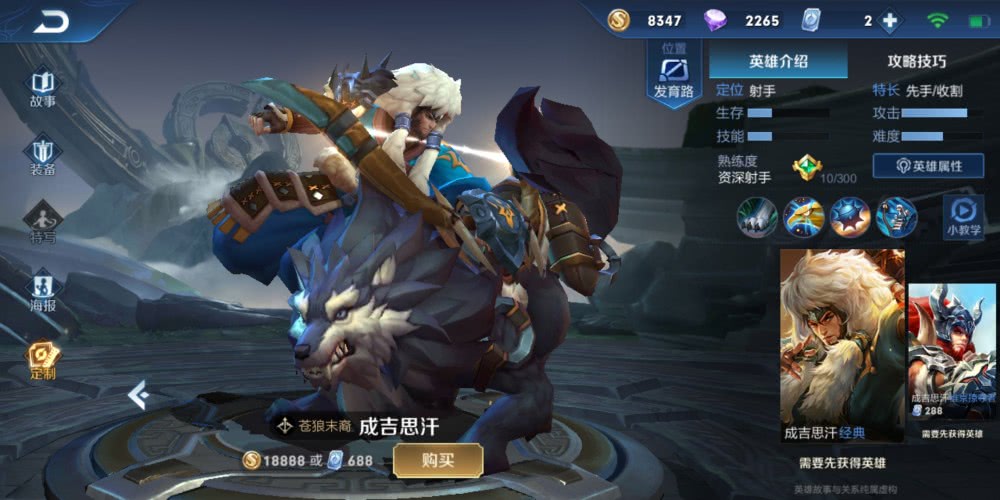
Task: Open the 英雄属性 hero attributes panel
Action: (928, 166)
